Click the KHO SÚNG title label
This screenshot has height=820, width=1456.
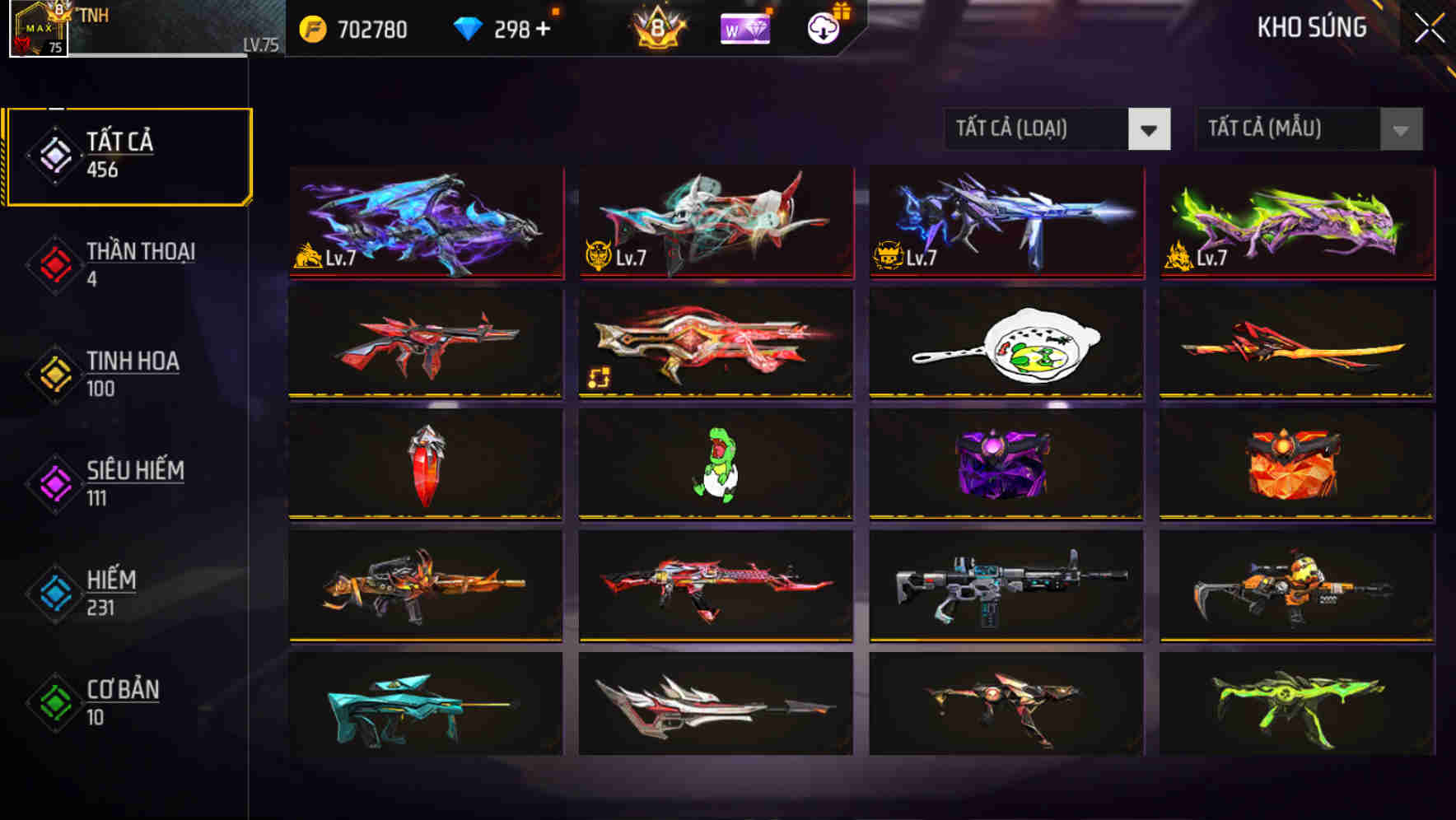tap(1313, 27)
